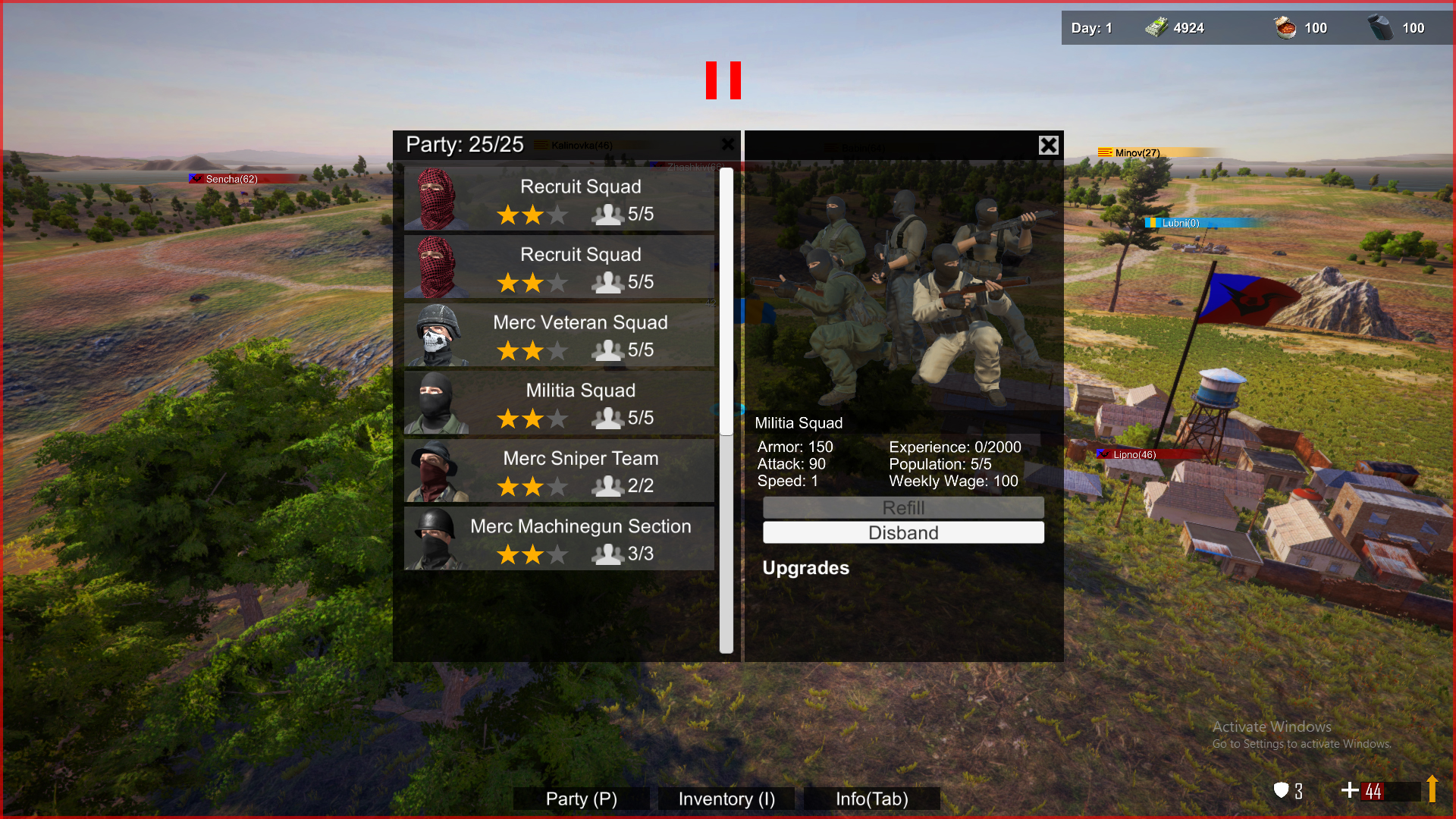
Task: Click the yellow upgrade arrow bottom right
Action: click(x=1432, y=789)
